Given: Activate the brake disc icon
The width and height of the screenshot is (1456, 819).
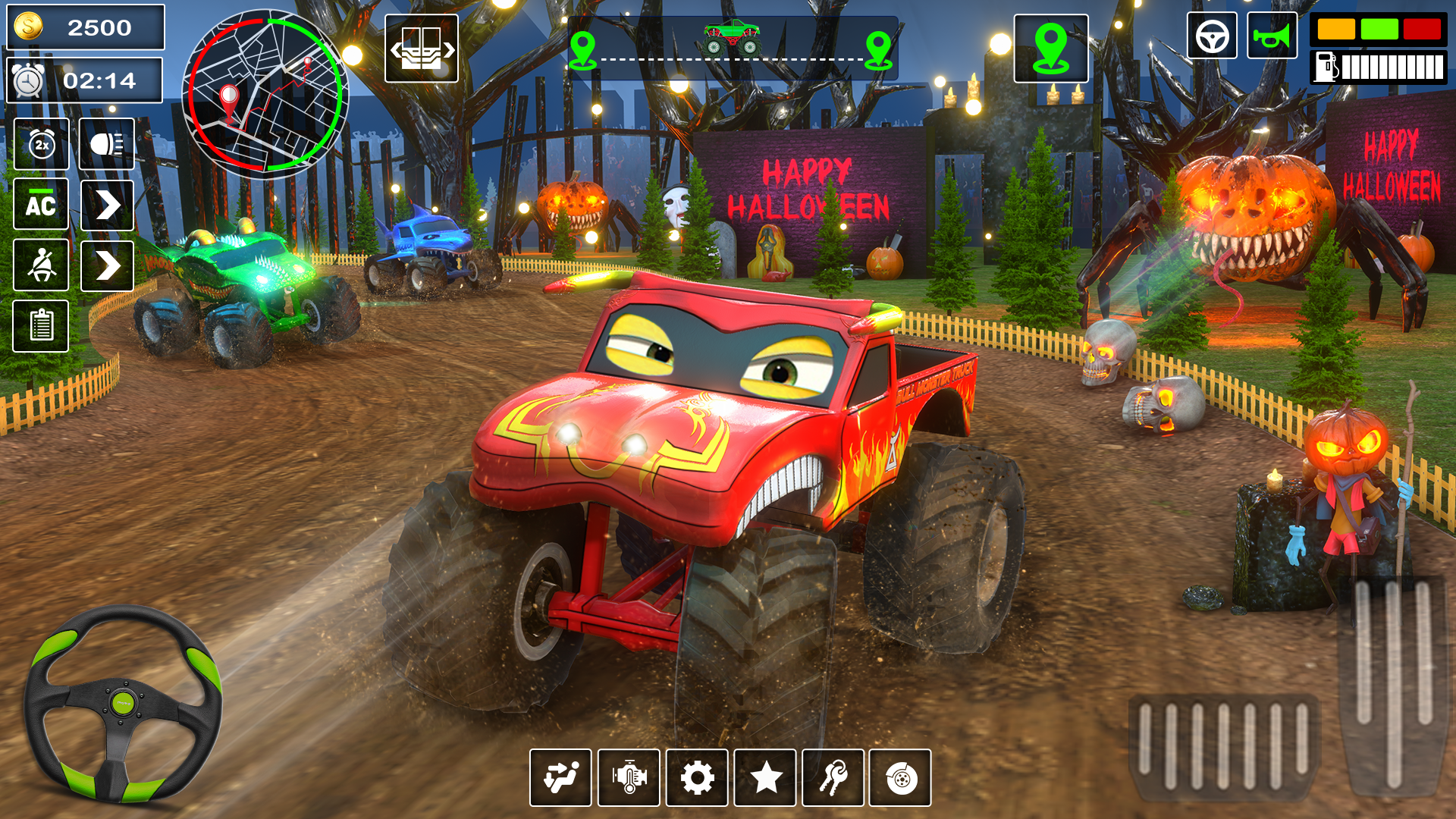Looking at the screenshot, I should pos(900,778).
